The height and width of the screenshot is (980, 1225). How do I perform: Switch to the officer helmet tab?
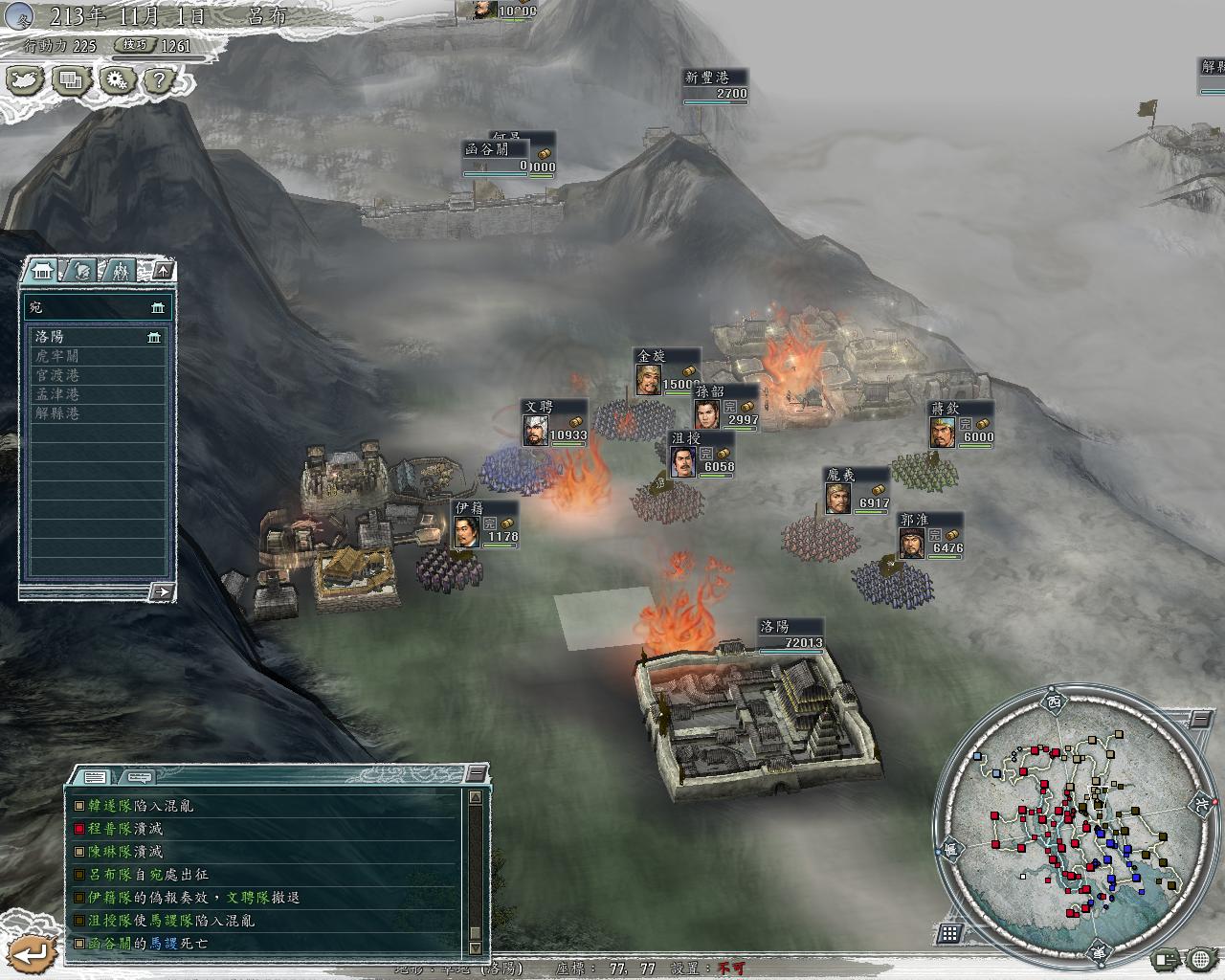coord(82,271)
